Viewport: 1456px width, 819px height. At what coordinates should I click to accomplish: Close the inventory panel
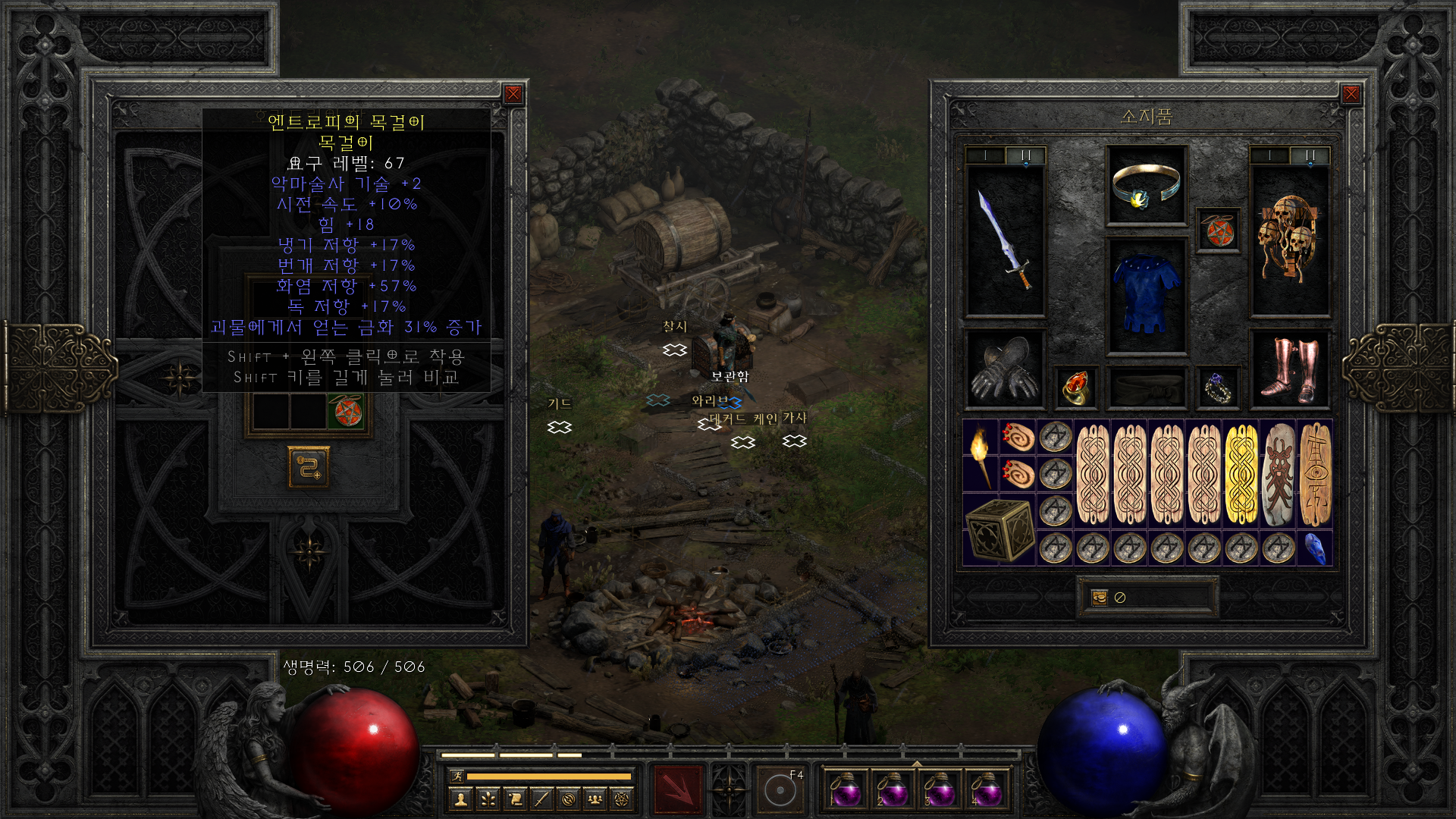click(x=1351, y=94)
